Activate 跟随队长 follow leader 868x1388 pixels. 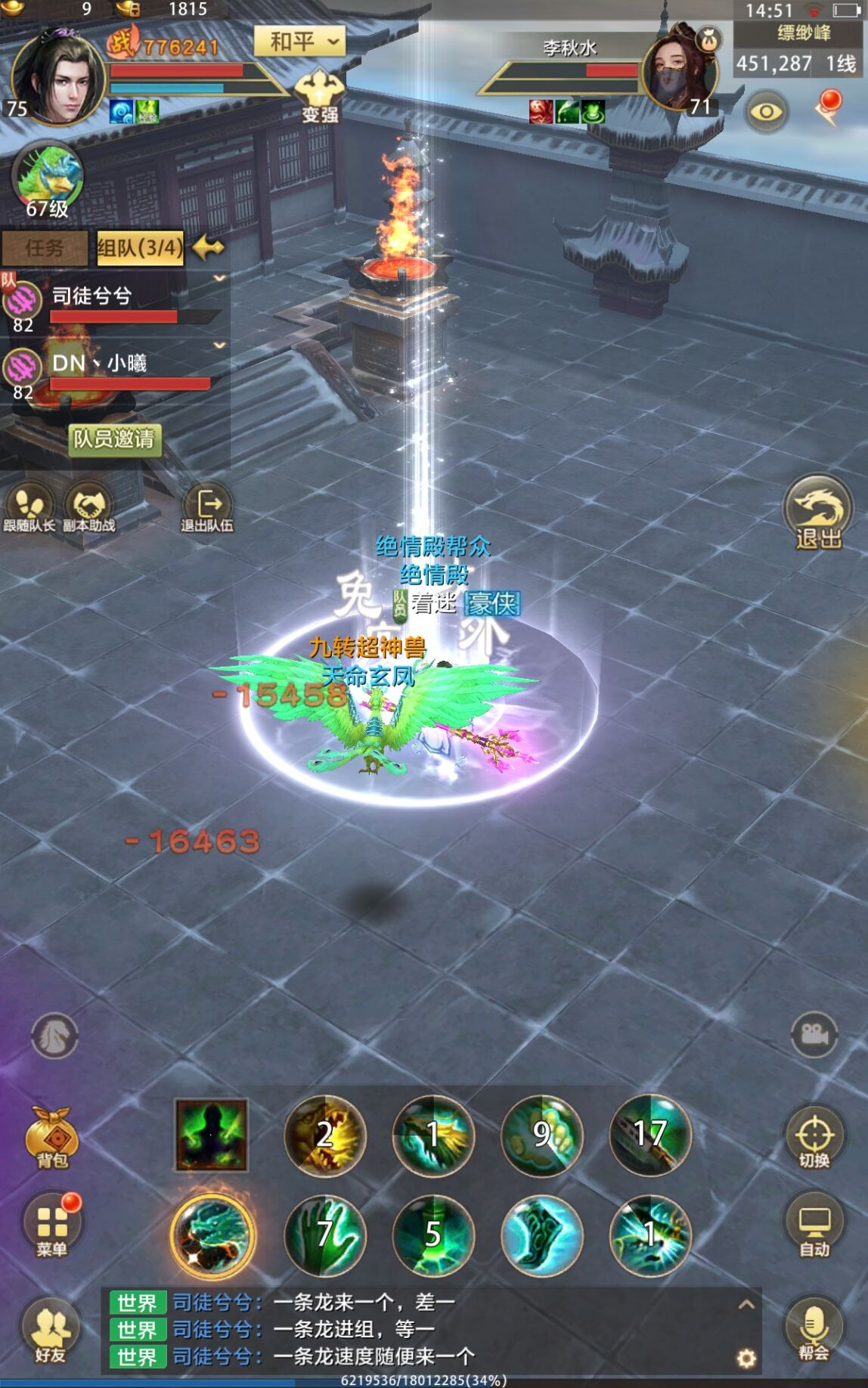pos(29,507)
